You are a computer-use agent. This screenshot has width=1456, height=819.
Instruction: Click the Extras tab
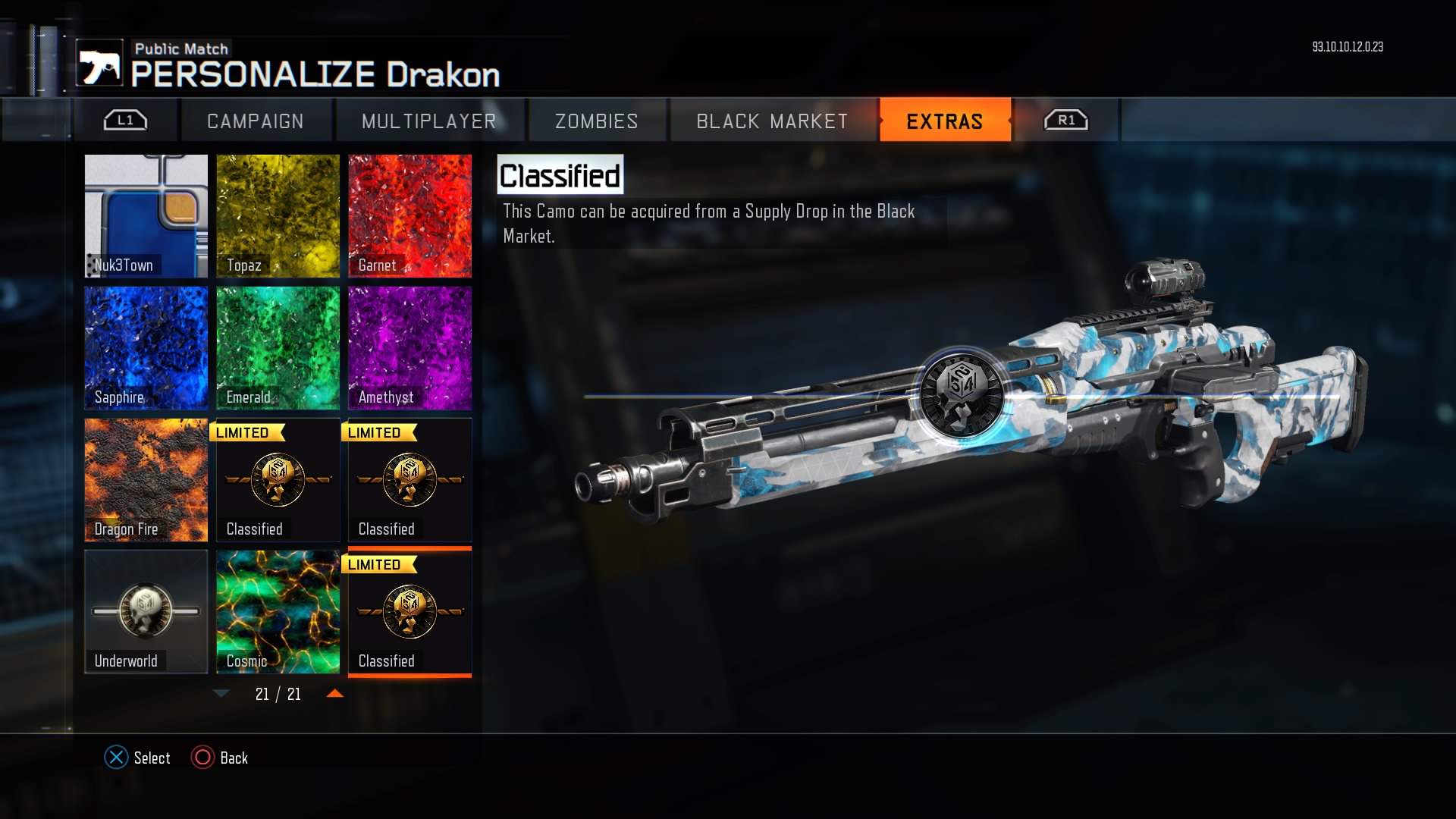click(x=945, y=121)
